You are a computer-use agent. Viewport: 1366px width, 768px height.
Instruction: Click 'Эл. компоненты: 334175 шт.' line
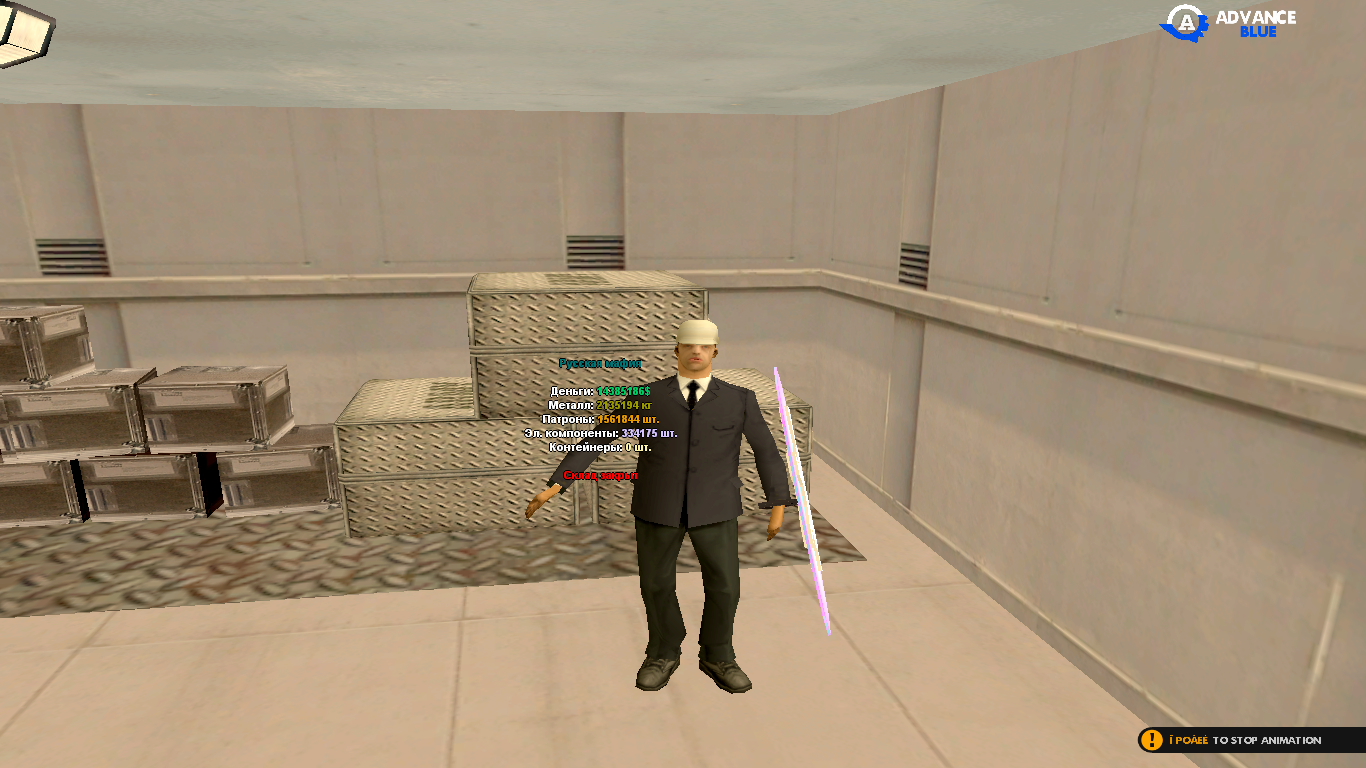[x=600, y=435]
